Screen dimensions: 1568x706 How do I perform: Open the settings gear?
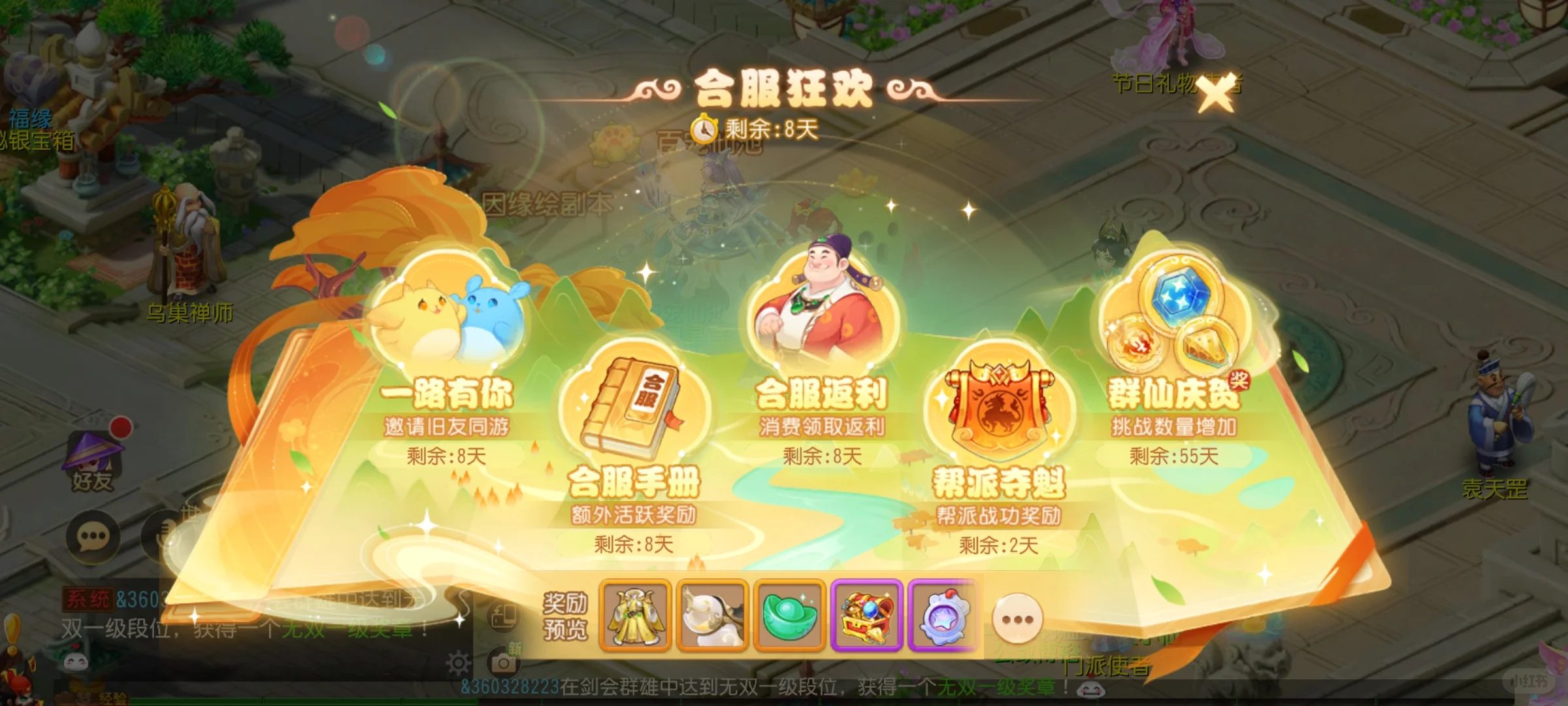pos(459,662)
